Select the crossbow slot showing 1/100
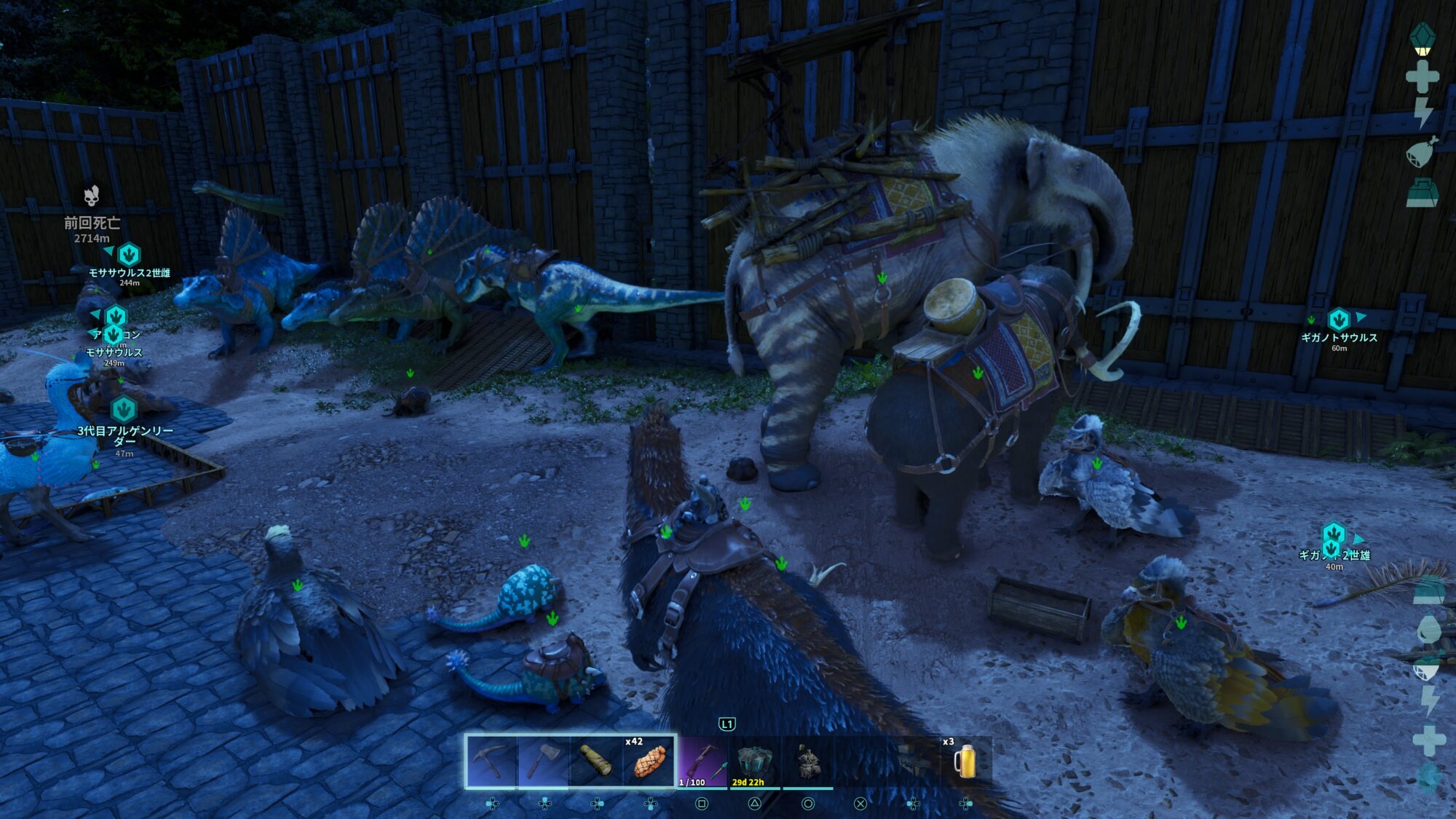The height and width of the screenshot is (819, 1456). click(x=702, y=761)
